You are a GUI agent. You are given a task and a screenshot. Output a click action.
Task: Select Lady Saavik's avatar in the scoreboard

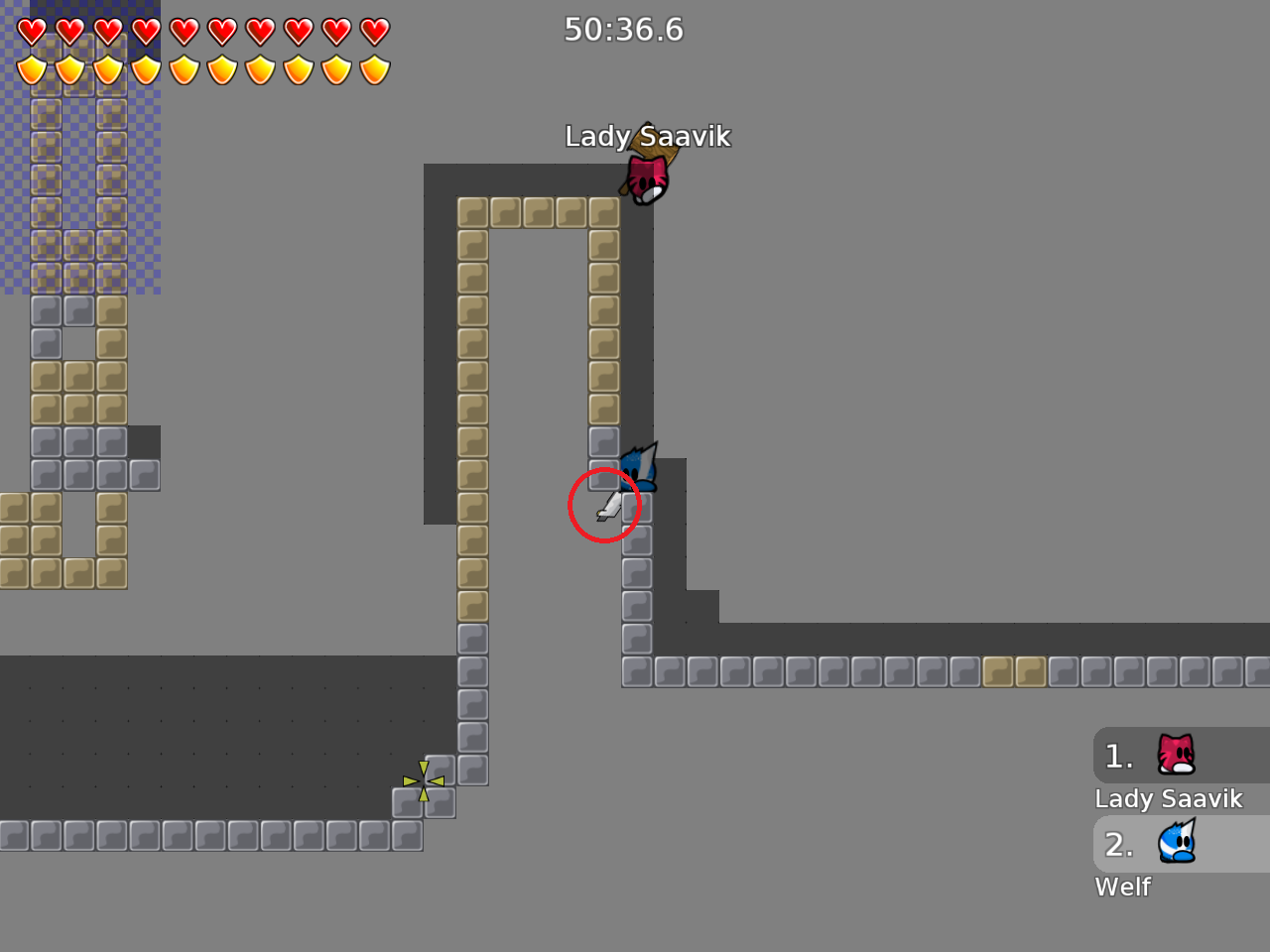[1175, 756]
